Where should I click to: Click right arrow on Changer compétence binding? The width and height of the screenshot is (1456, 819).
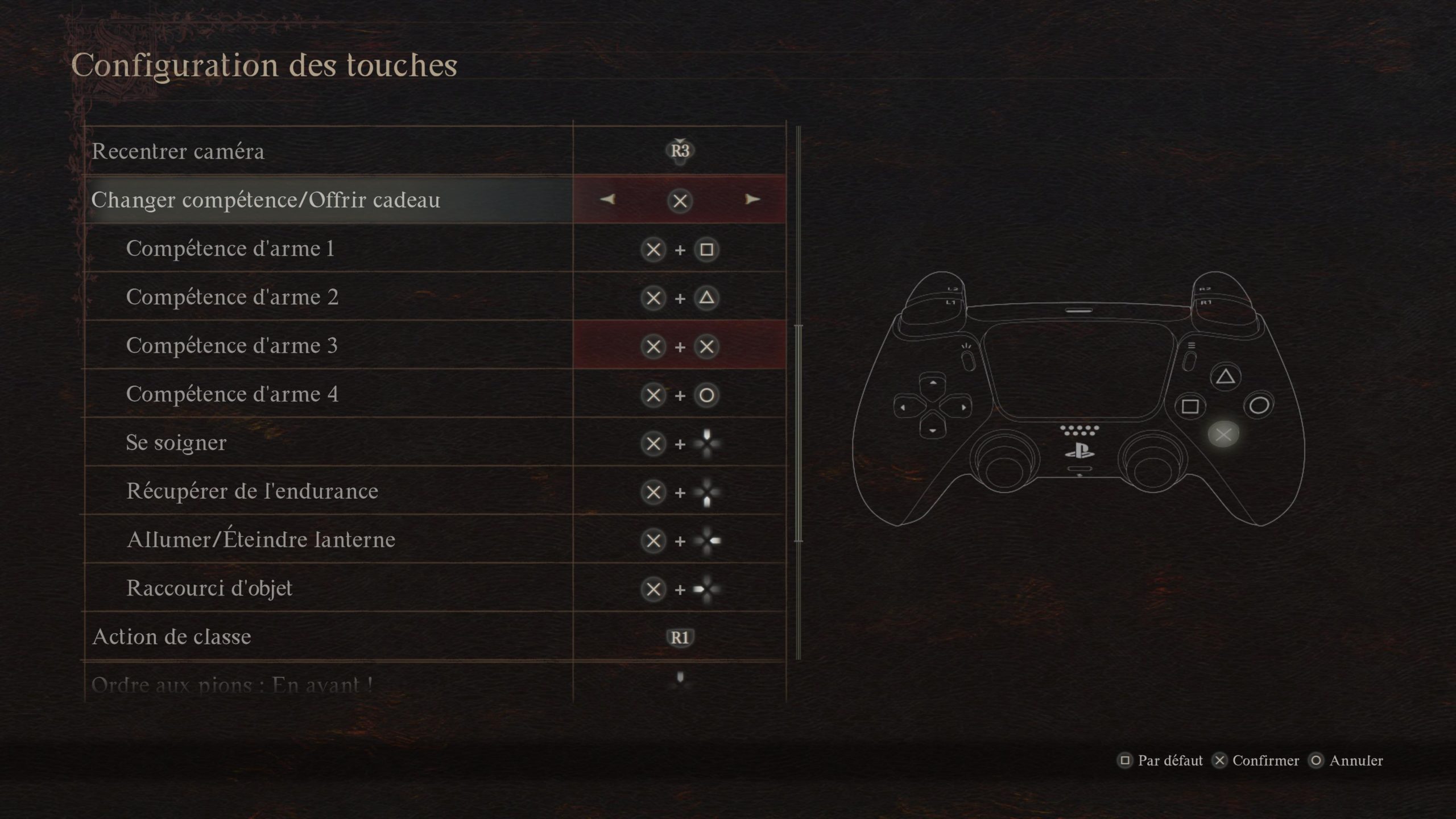752,199
